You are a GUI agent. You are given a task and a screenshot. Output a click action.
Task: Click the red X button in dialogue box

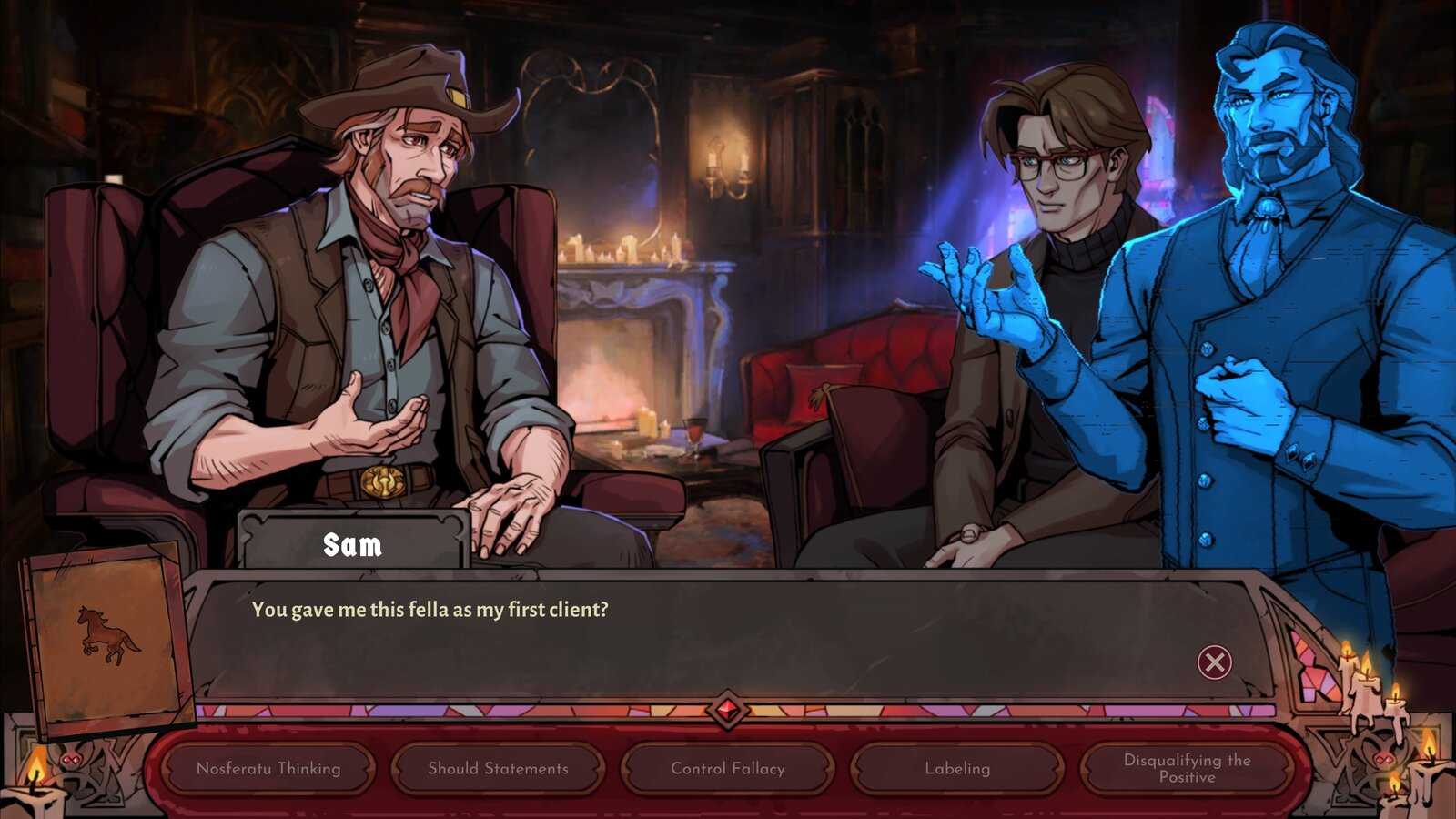(x=1214, y=662)
